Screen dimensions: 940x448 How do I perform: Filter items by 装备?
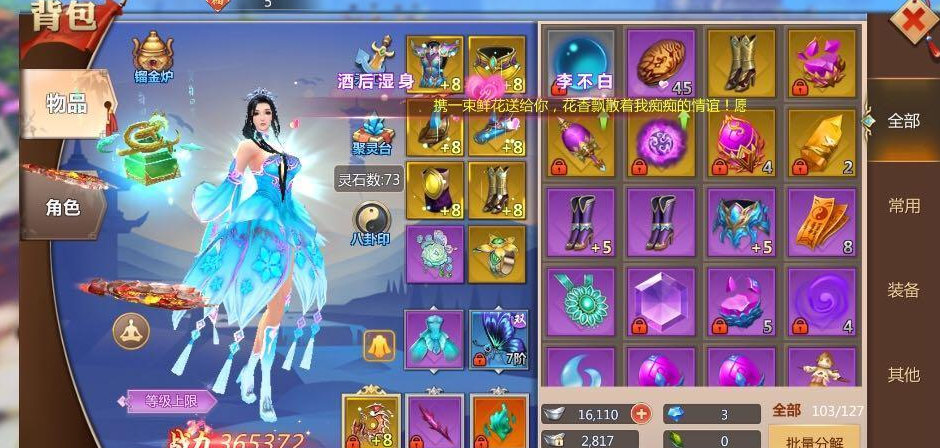coord(903,290)
